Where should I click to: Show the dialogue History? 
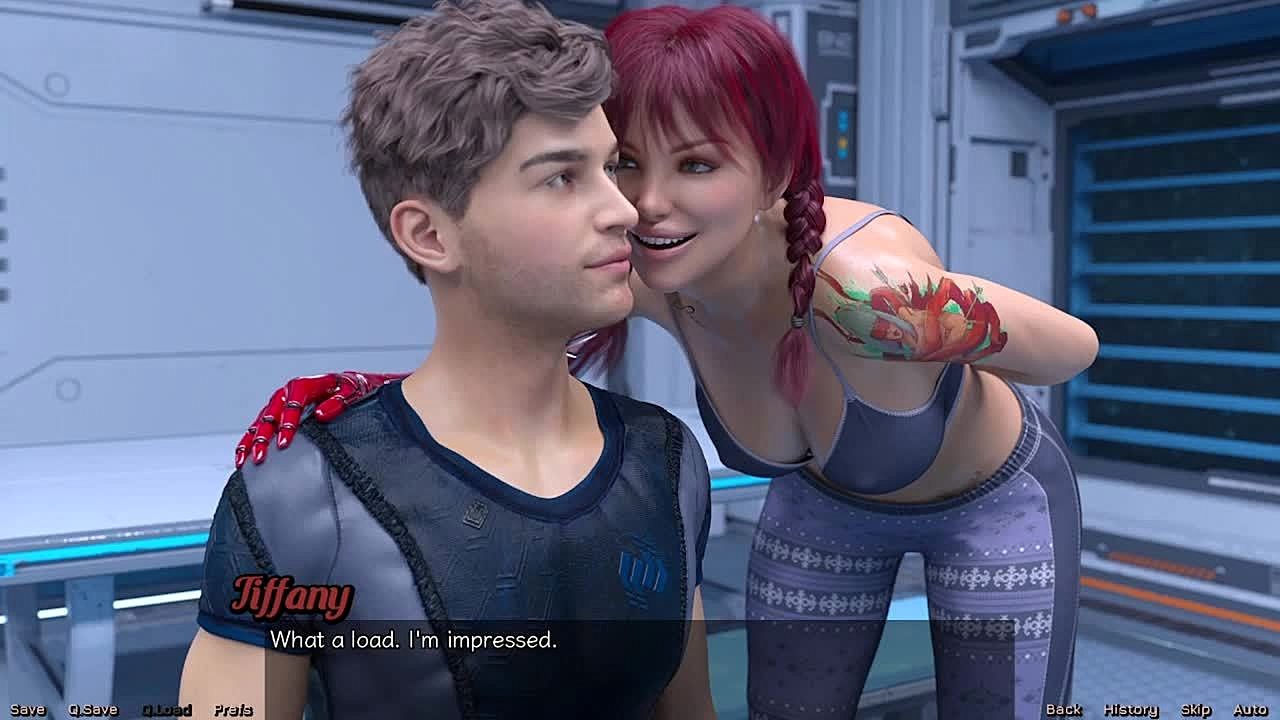tap(1130, 710)
